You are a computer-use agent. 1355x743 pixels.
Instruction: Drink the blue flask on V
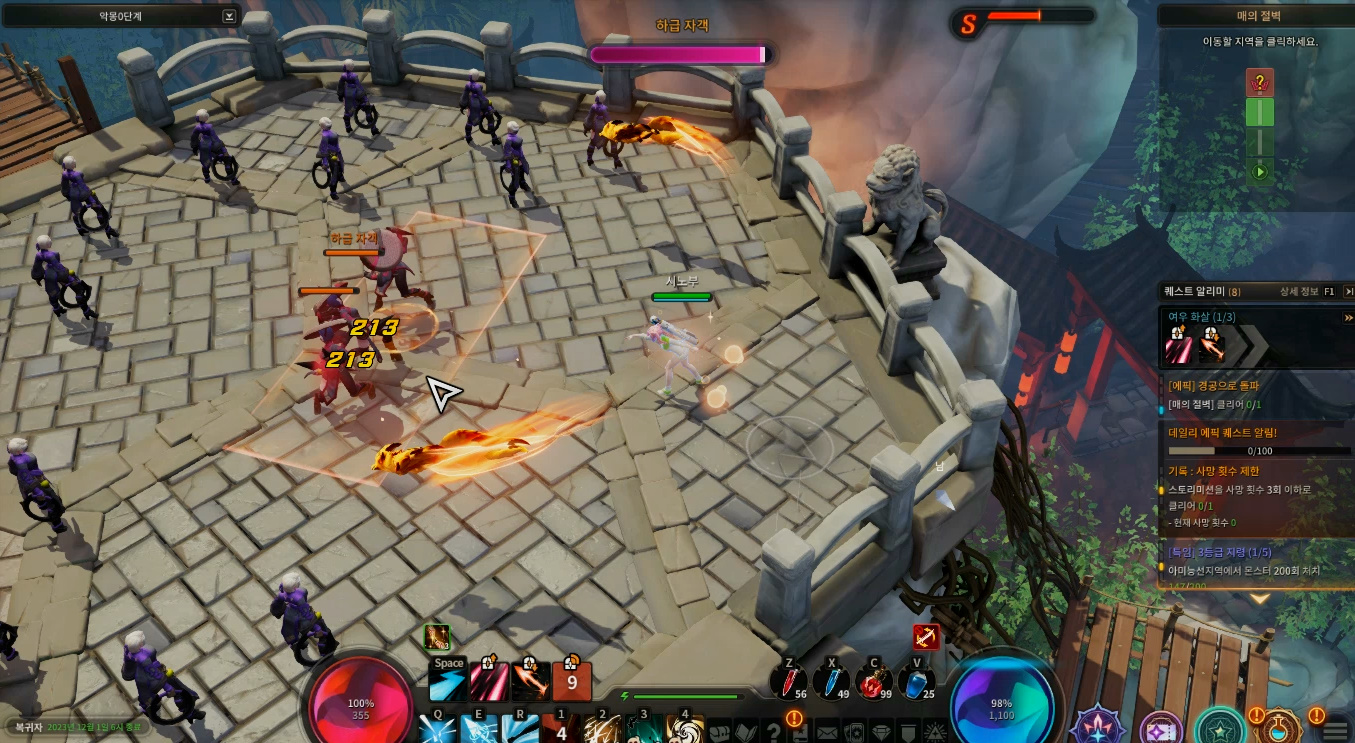[916, 680]
